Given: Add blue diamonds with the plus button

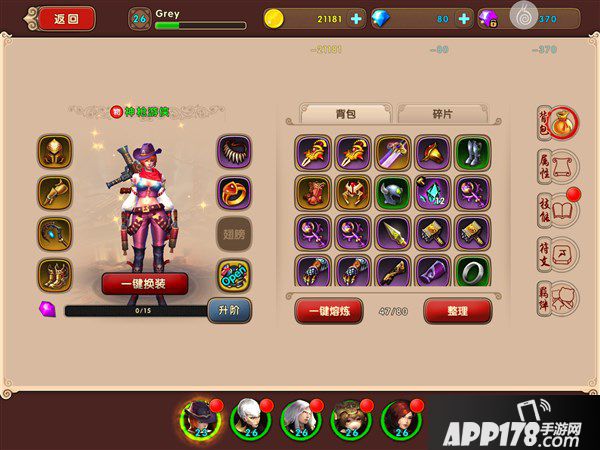Looking at the screenshot, I should 464,18.
